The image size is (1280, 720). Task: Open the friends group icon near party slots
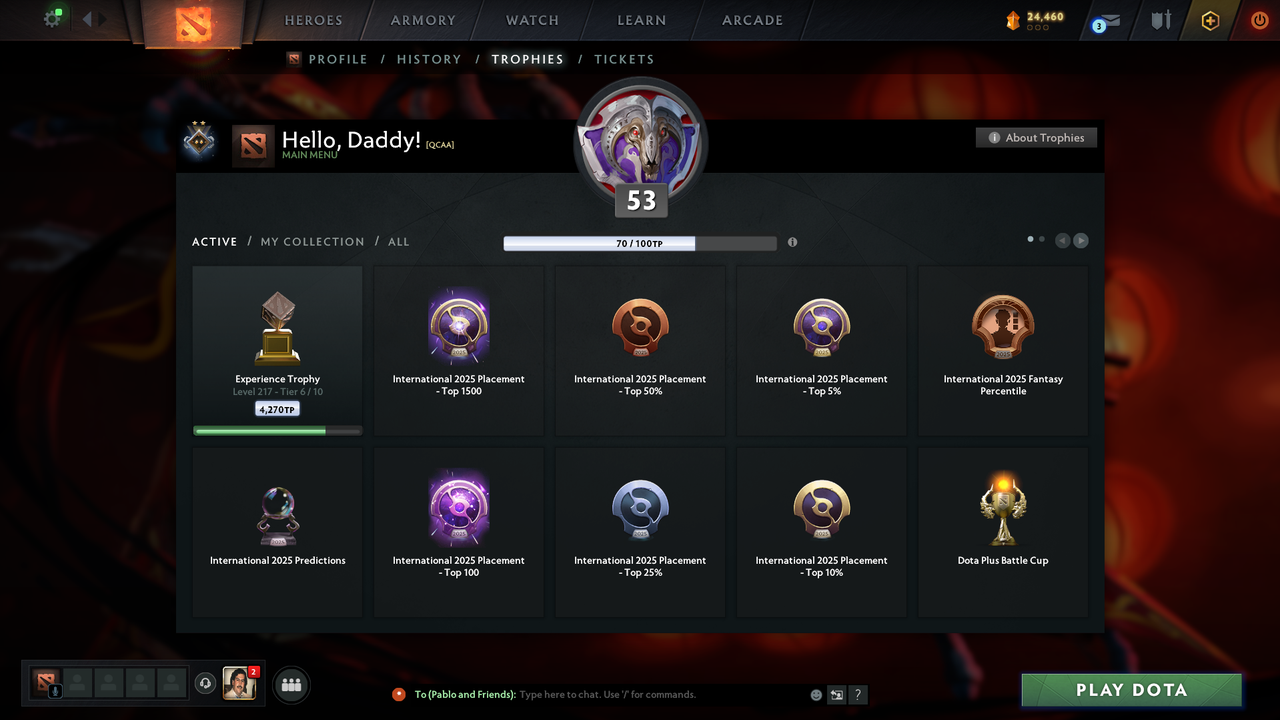tap(290, 684)
